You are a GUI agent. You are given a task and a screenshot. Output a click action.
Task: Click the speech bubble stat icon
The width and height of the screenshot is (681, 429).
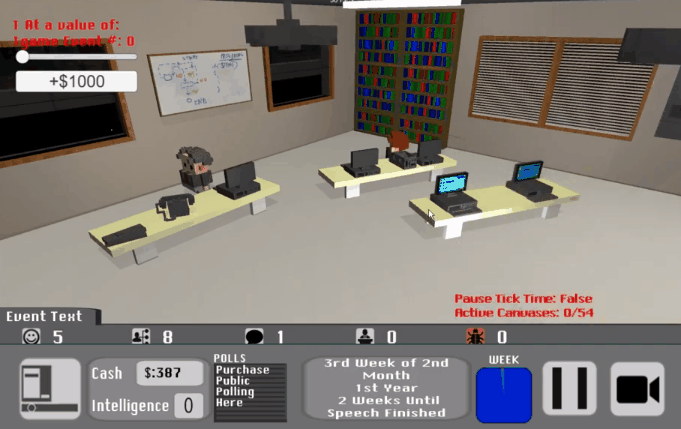click(254, 337)
